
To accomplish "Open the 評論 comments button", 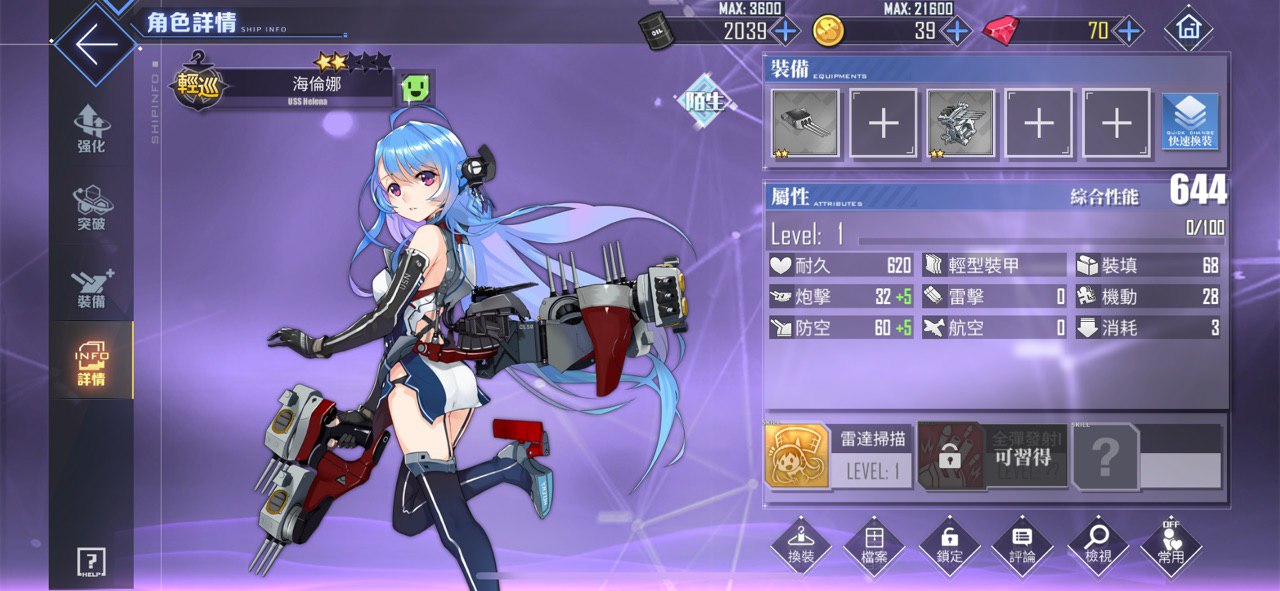I will point(1023,545).
